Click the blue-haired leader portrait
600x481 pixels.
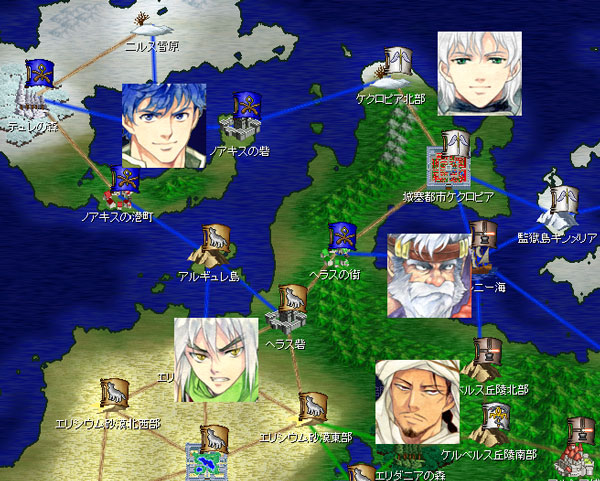coord(163,125)
